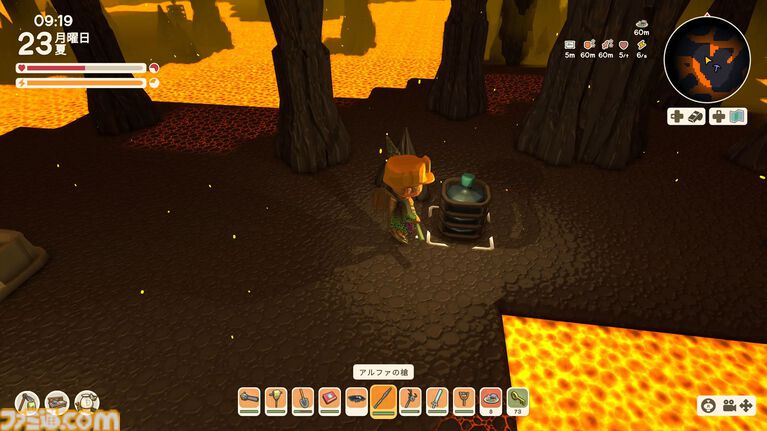Equip the blue sword from hotbar
This screenshot has height=431, width=767.
click(437, 400)
